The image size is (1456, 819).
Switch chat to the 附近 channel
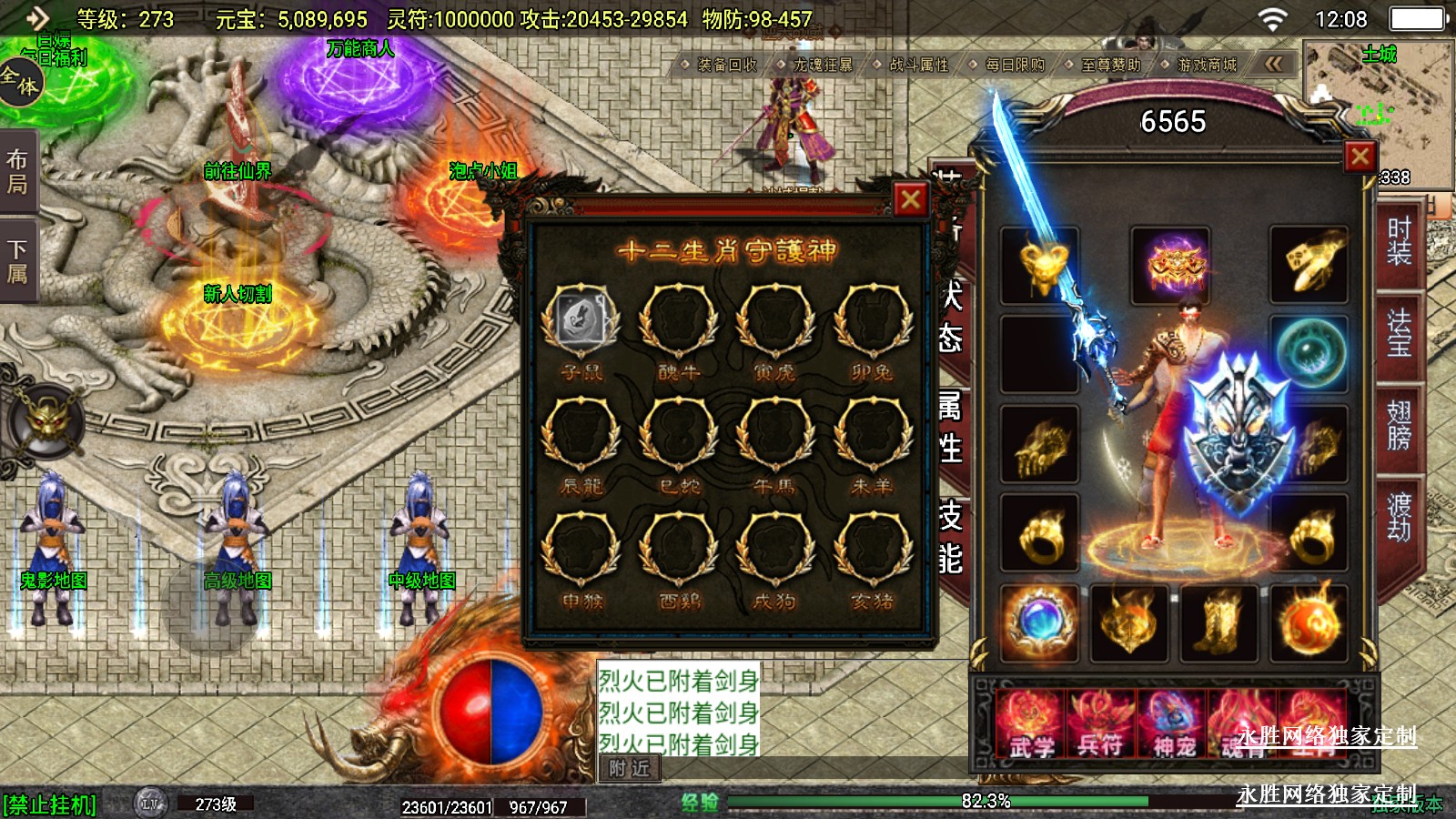click(x=629, y=769)
